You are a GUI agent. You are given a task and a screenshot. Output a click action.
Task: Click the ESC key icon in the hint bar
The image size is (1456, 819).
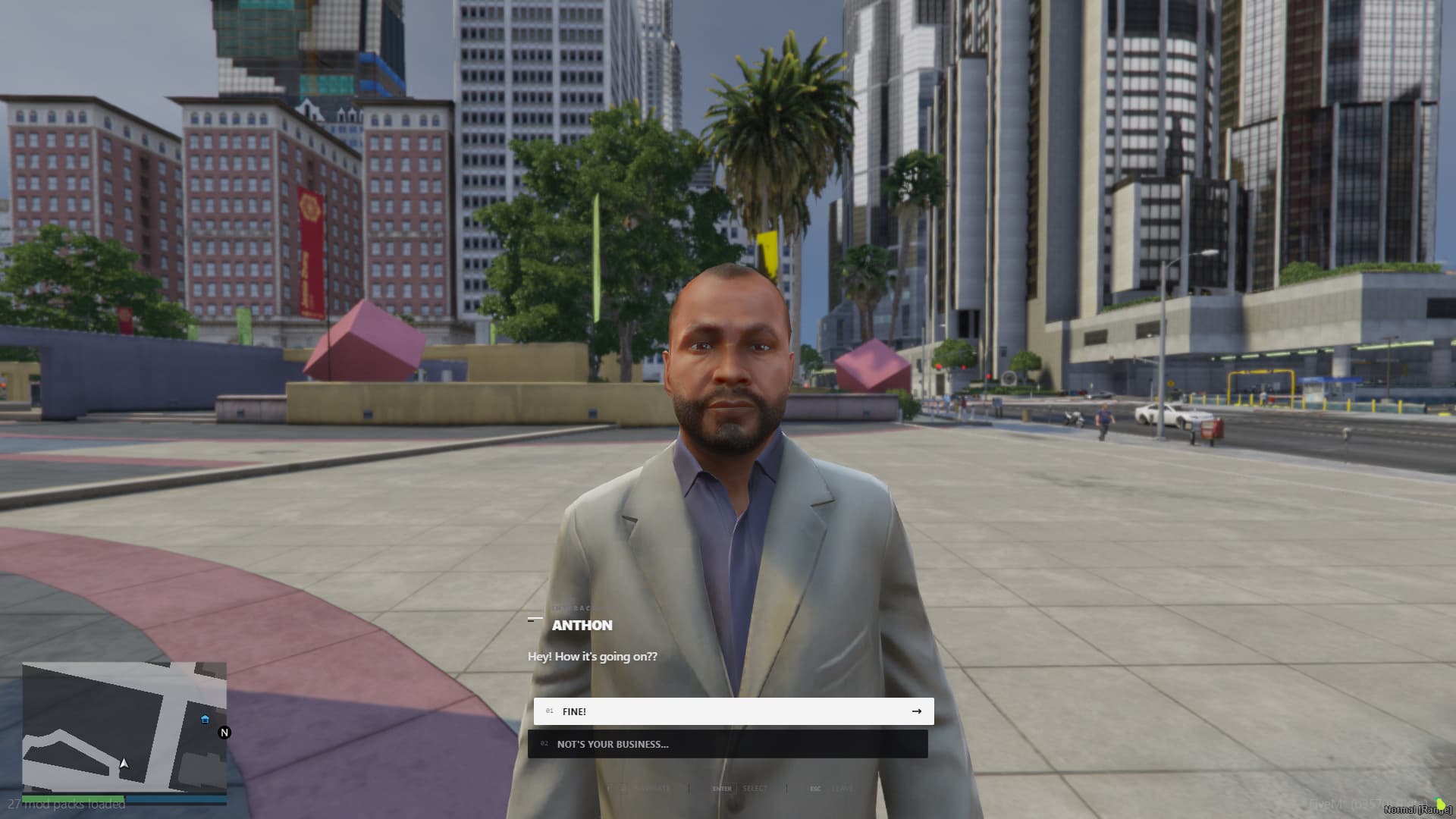point(815,789)
